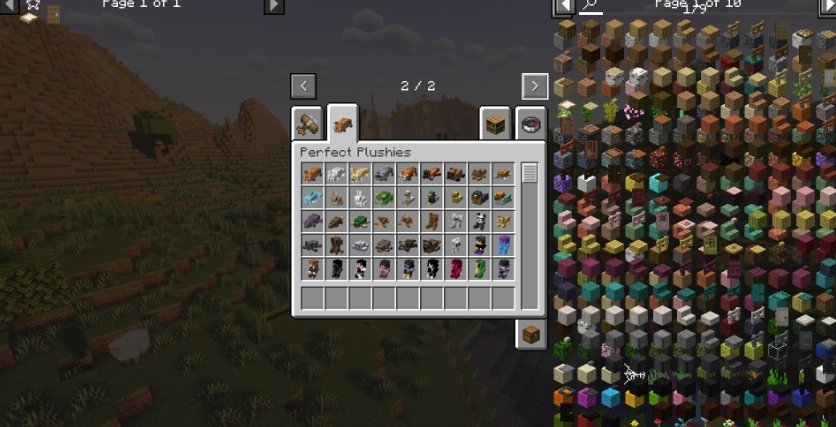This screenshot has height=427, width=836.
Task: Select the Perfect Plushies tab
Action: (x=343, y=124)
